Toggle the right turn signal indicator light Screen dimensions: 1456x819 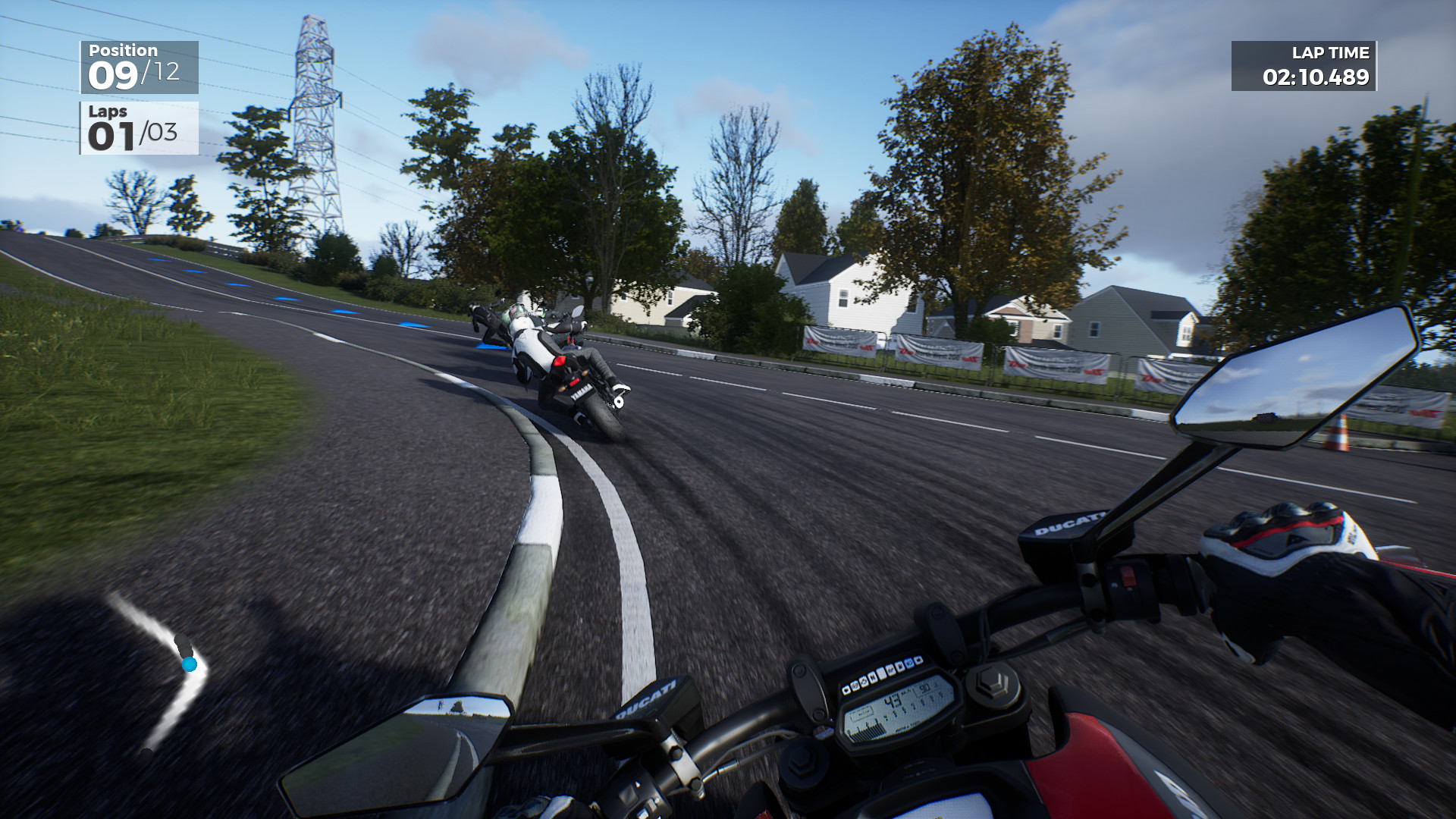pyautogui.click(x=917, y=661)
